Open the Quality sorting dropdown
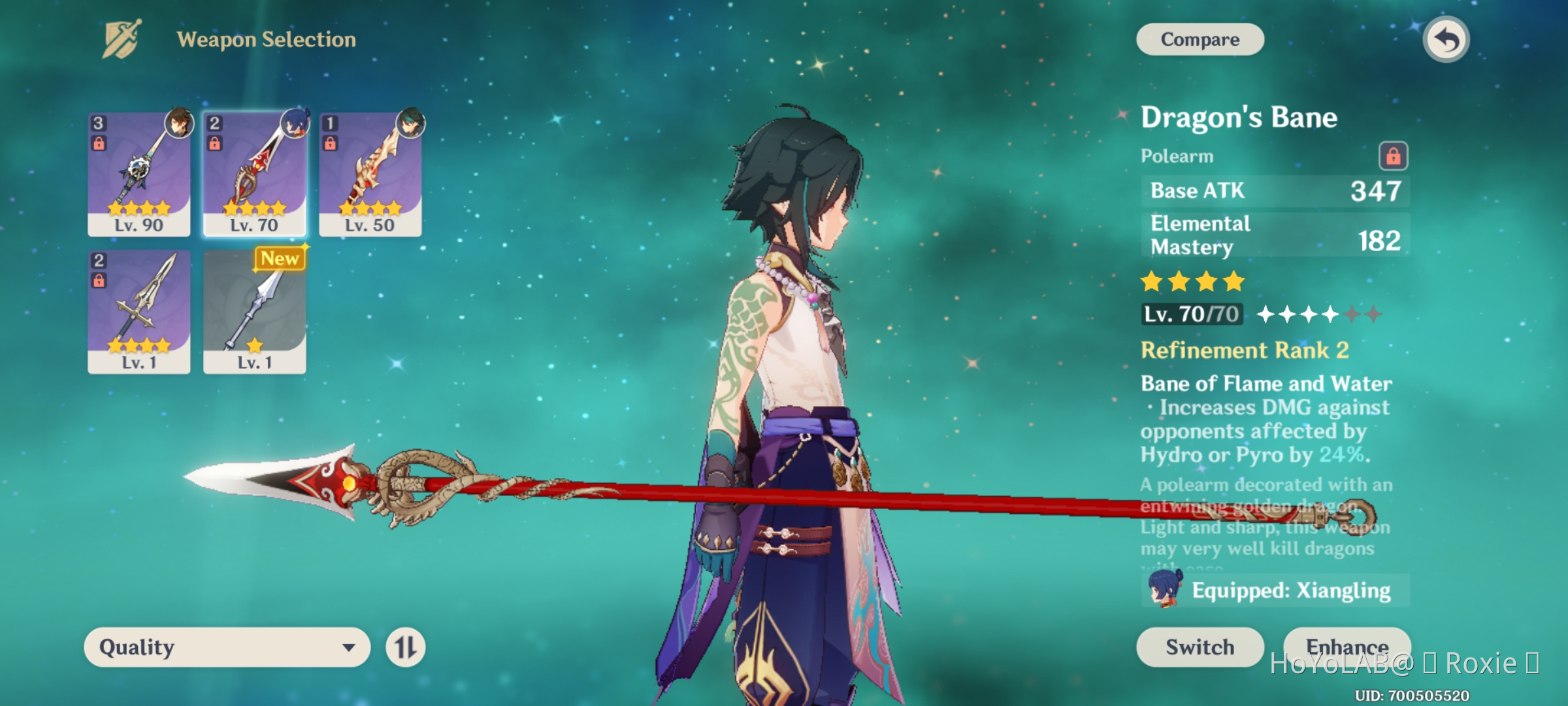The width and height of the screenshot is (1568, 706). point(225,647)
